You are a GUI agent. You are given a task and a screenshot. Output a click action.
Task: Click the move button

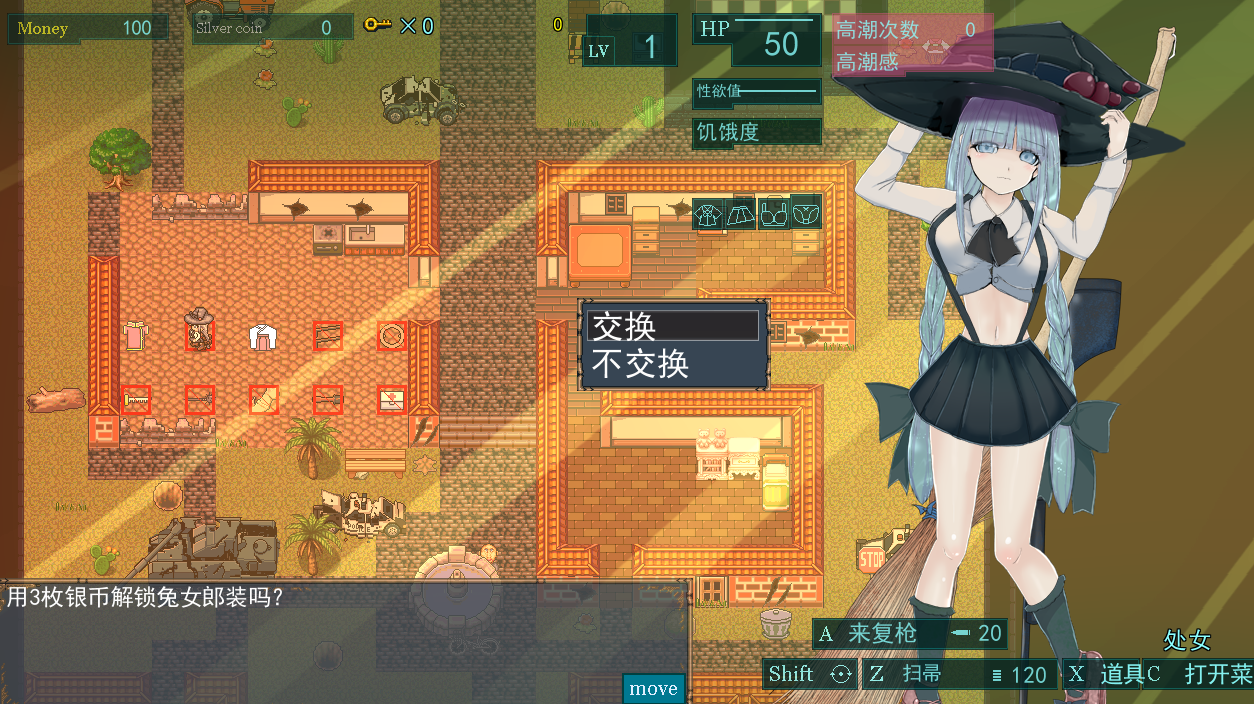click(654, 688)
